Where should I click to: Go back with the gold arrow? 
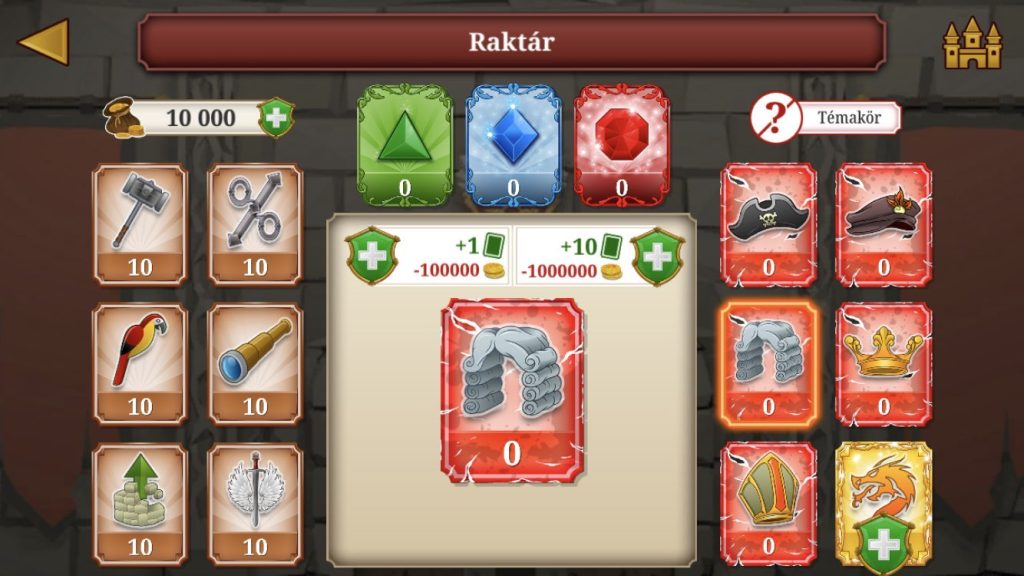44,42
